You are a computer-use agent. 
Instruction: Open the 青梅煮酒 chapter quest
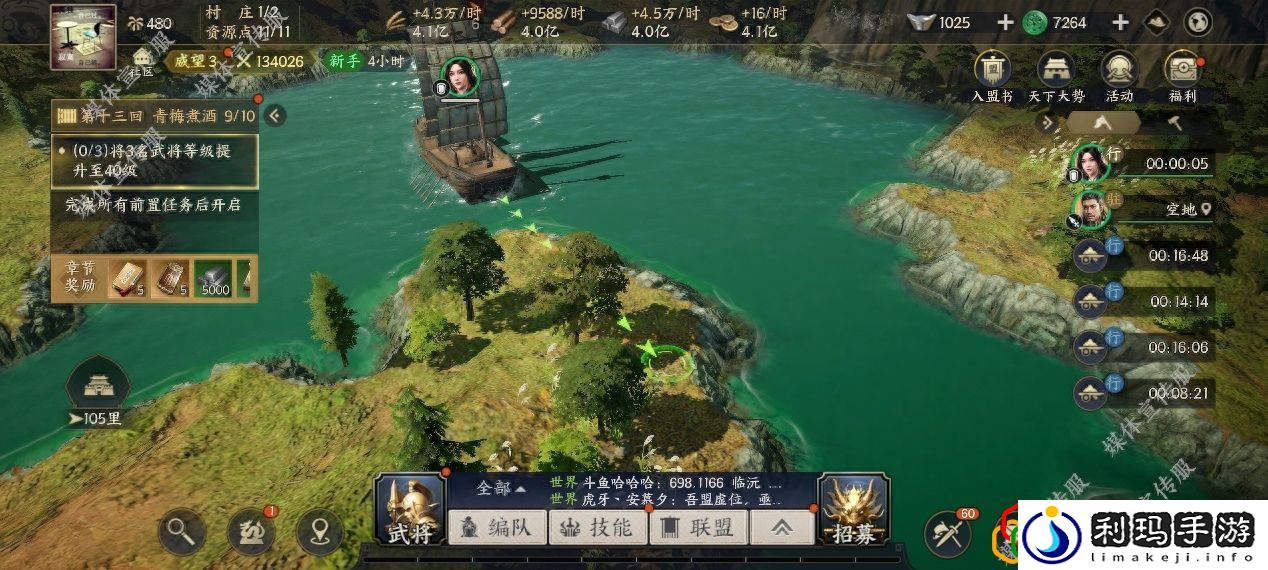click(155, 116)
